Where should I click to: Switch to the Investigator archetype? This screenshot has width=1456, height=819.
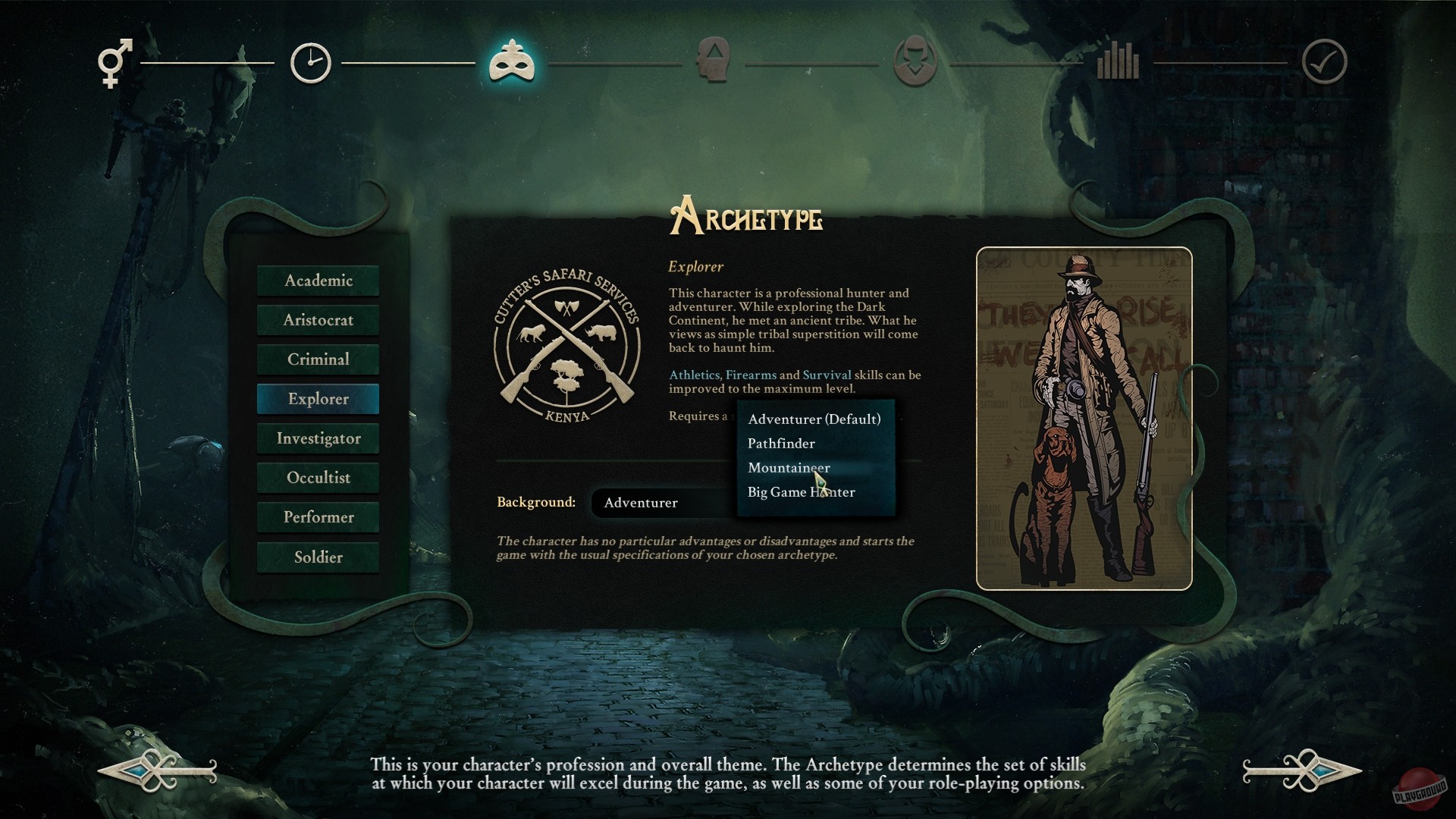(318, 438)
